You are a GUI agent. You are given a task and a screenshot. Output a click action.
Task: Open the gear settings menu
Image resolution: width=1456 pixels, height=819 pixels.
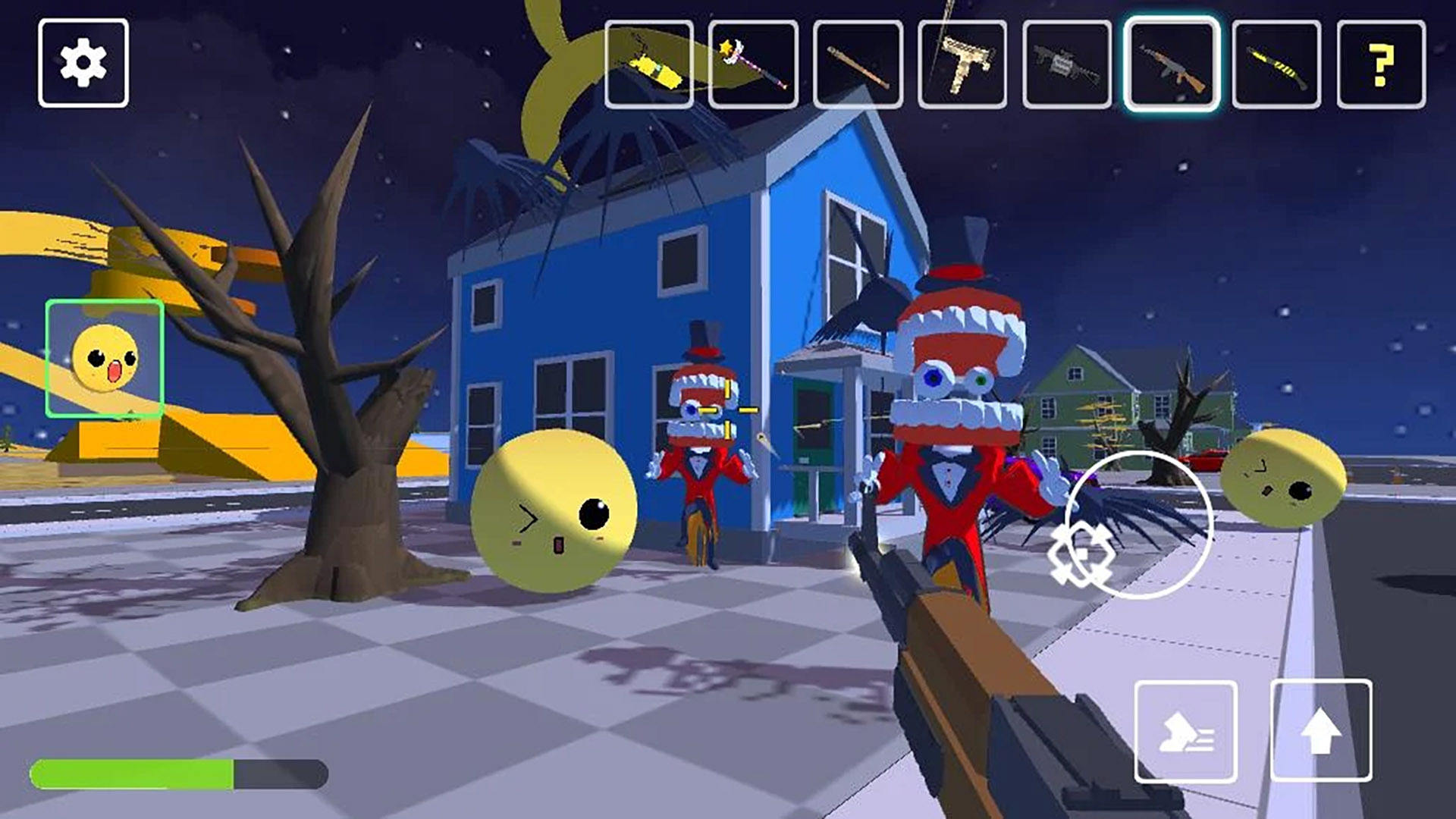point(83,63)
